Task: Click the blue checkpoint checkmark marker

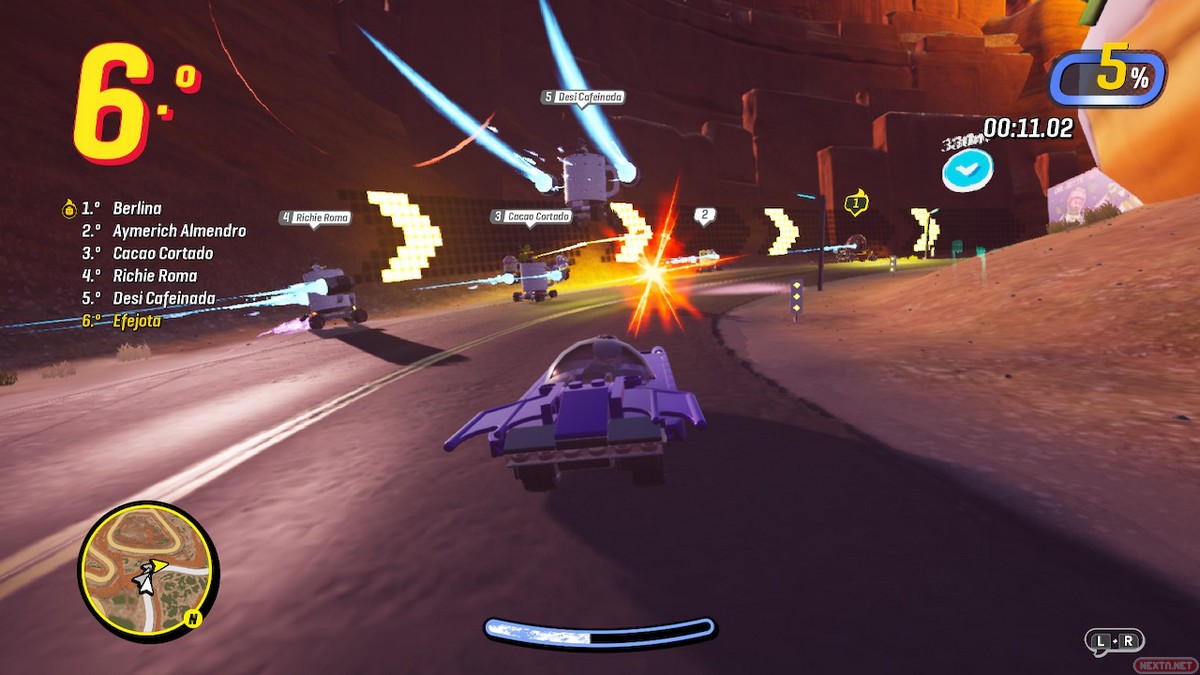Action: point(966,171)
